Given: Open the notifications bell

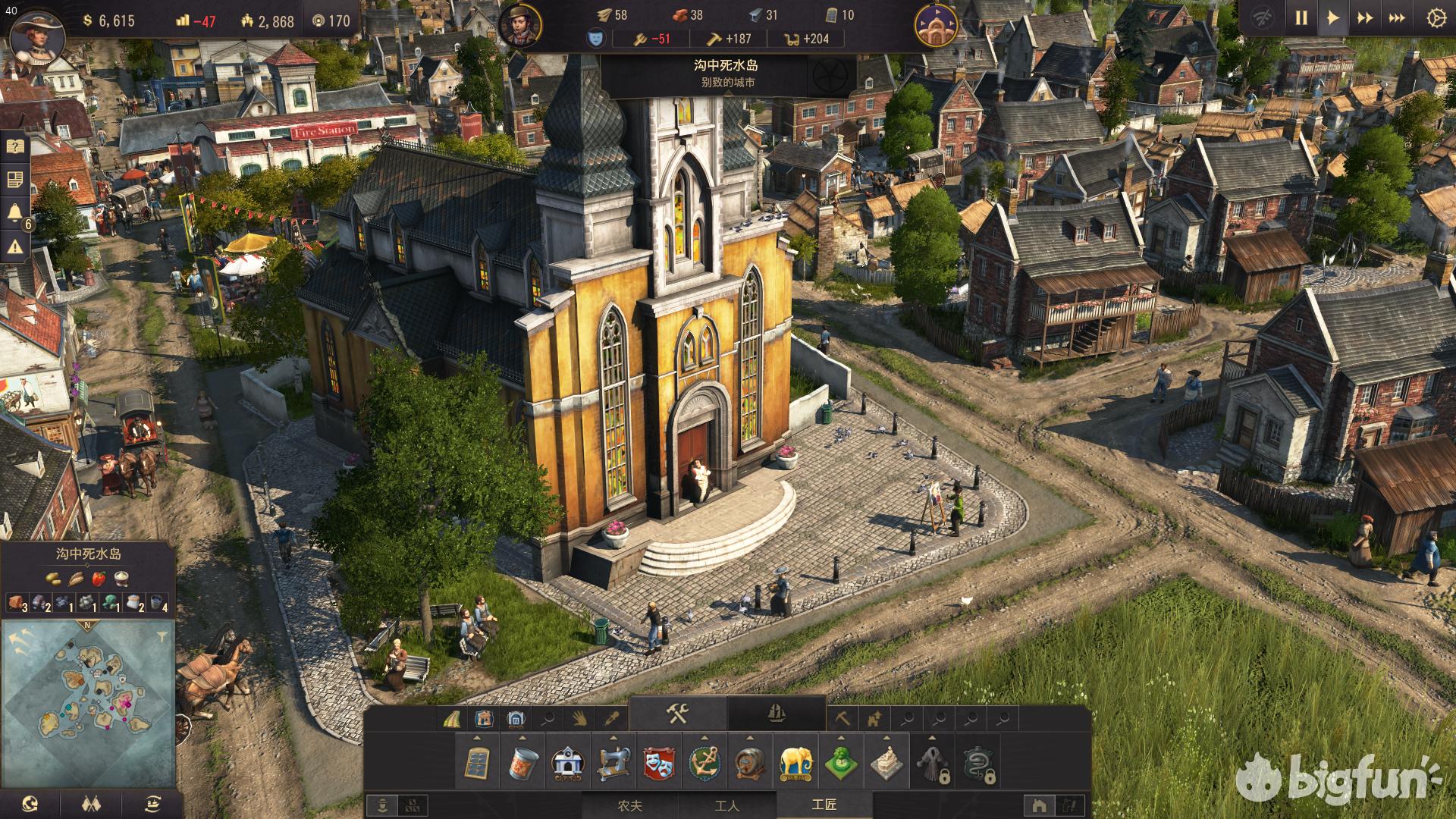Looking at the screenshot, I should (x=15, y=213).
